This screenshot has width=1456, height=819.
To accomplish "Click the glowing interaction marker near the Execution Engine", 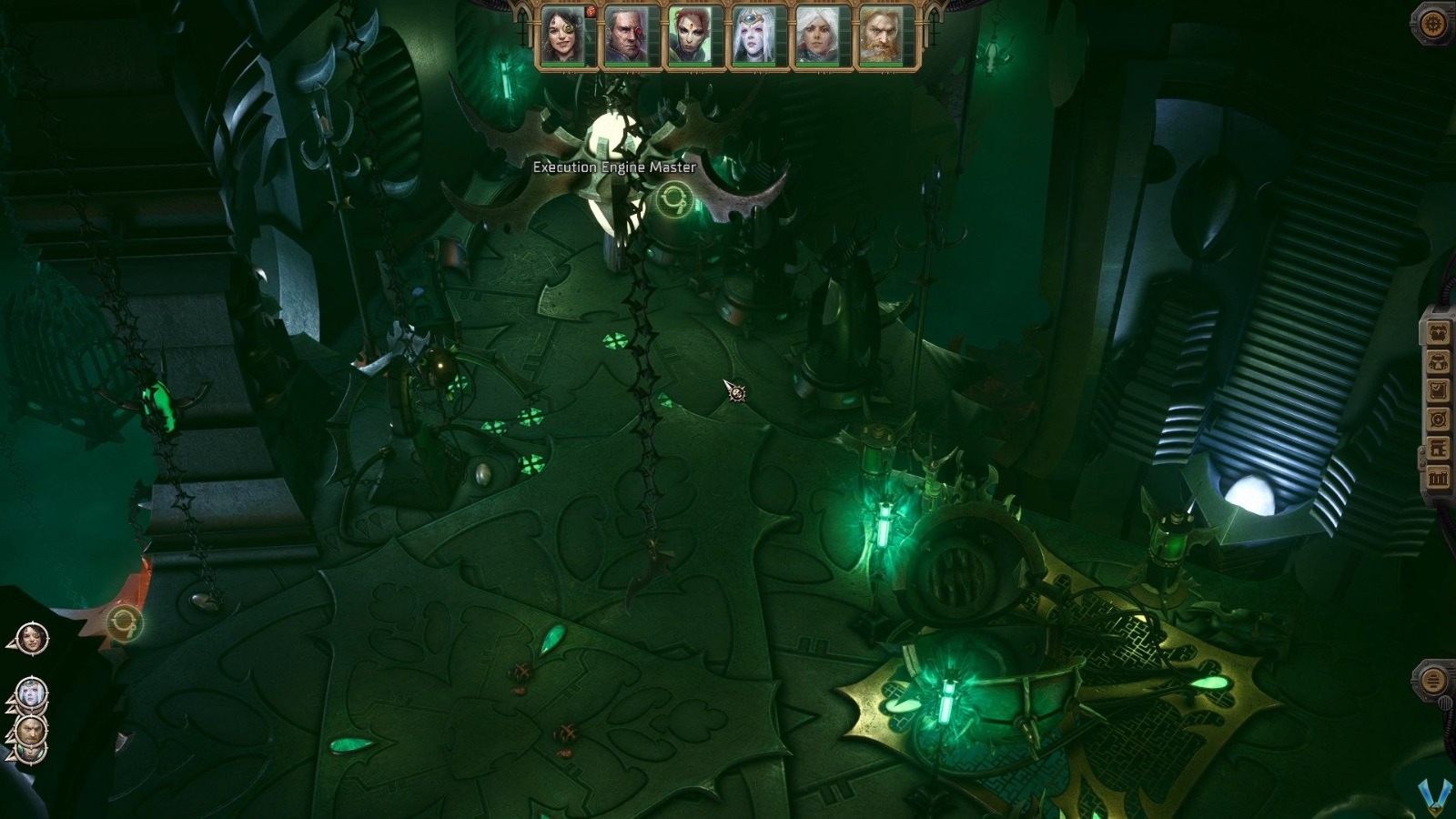I will coord(674,197).
